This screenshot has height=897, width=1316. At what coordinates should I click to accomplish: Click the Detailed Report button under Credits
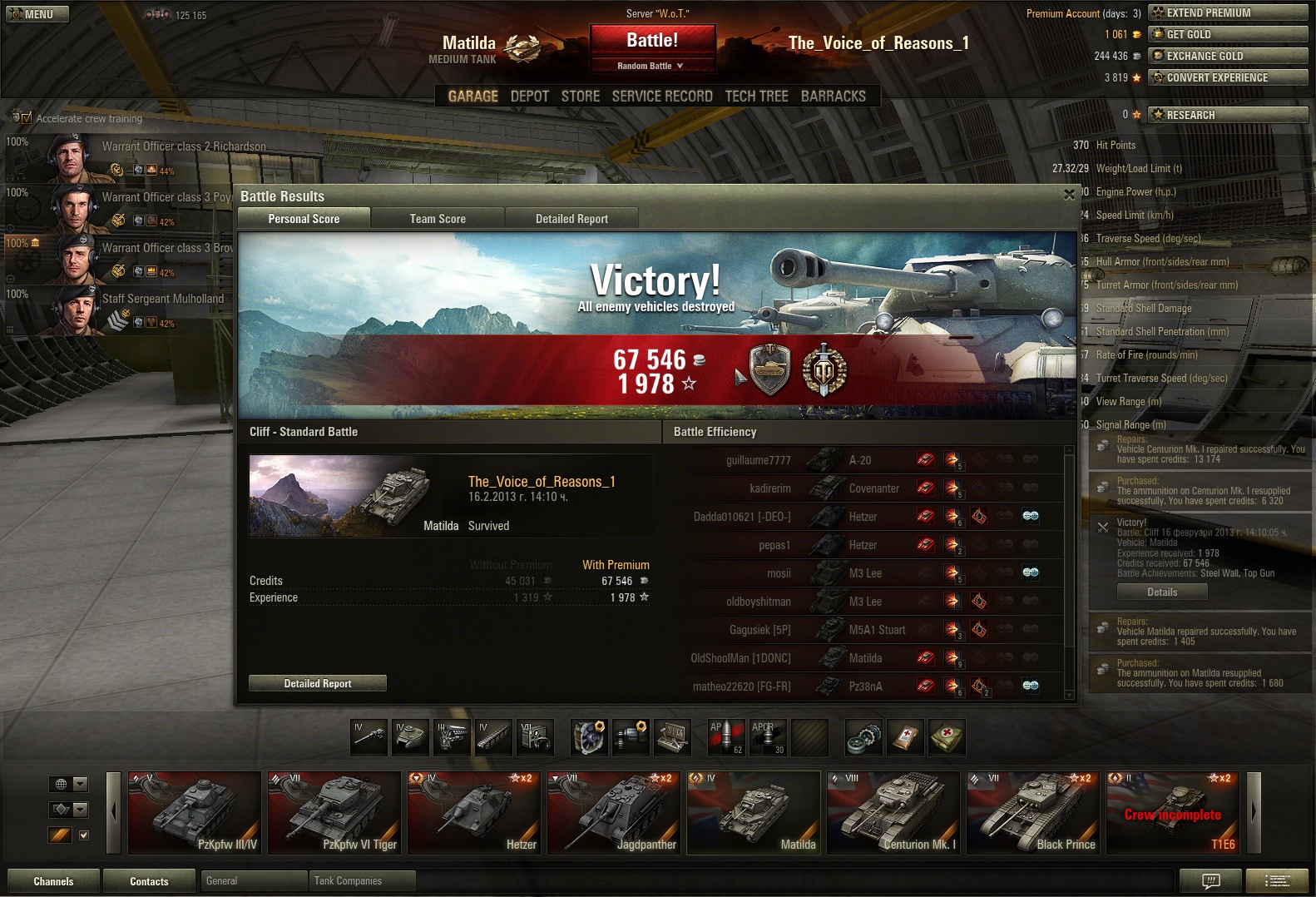click(x=318, y=683)
